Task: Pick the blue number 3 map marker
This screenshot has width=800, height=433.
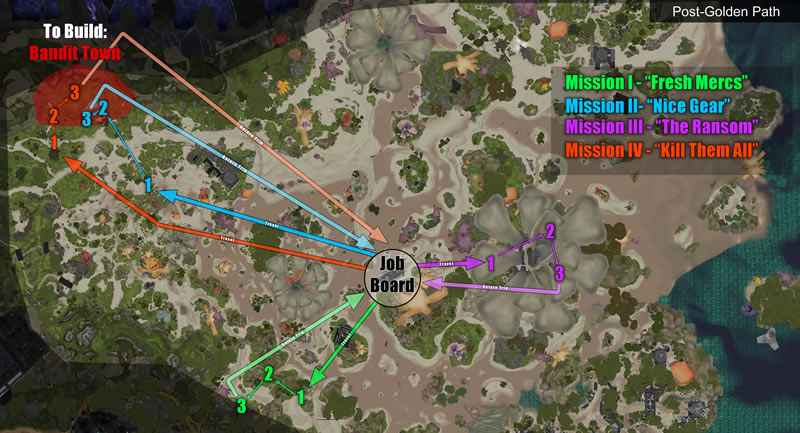Action: point(87,119)
